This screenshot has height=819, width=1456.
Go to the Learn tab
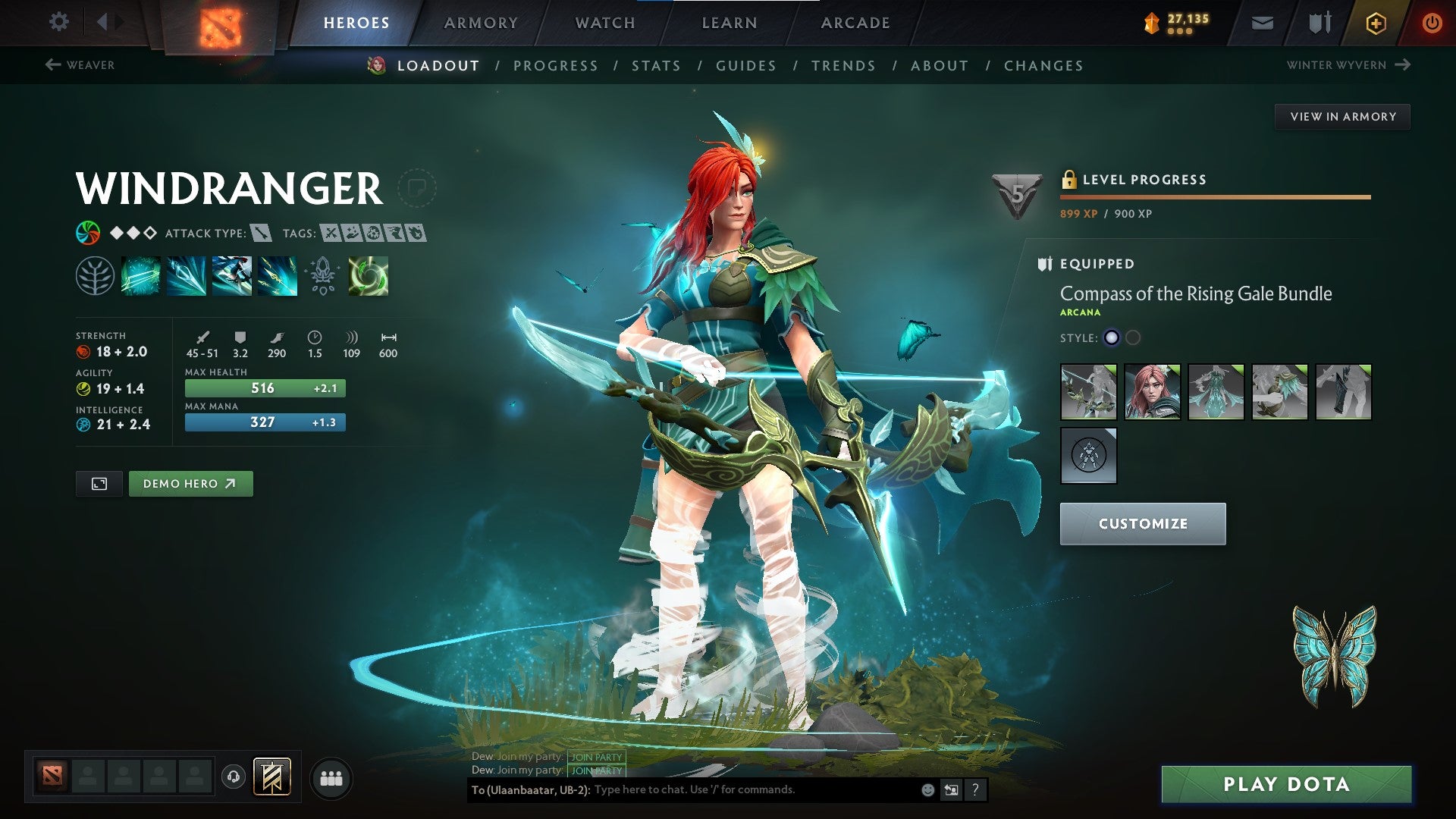tap(730, 23)
